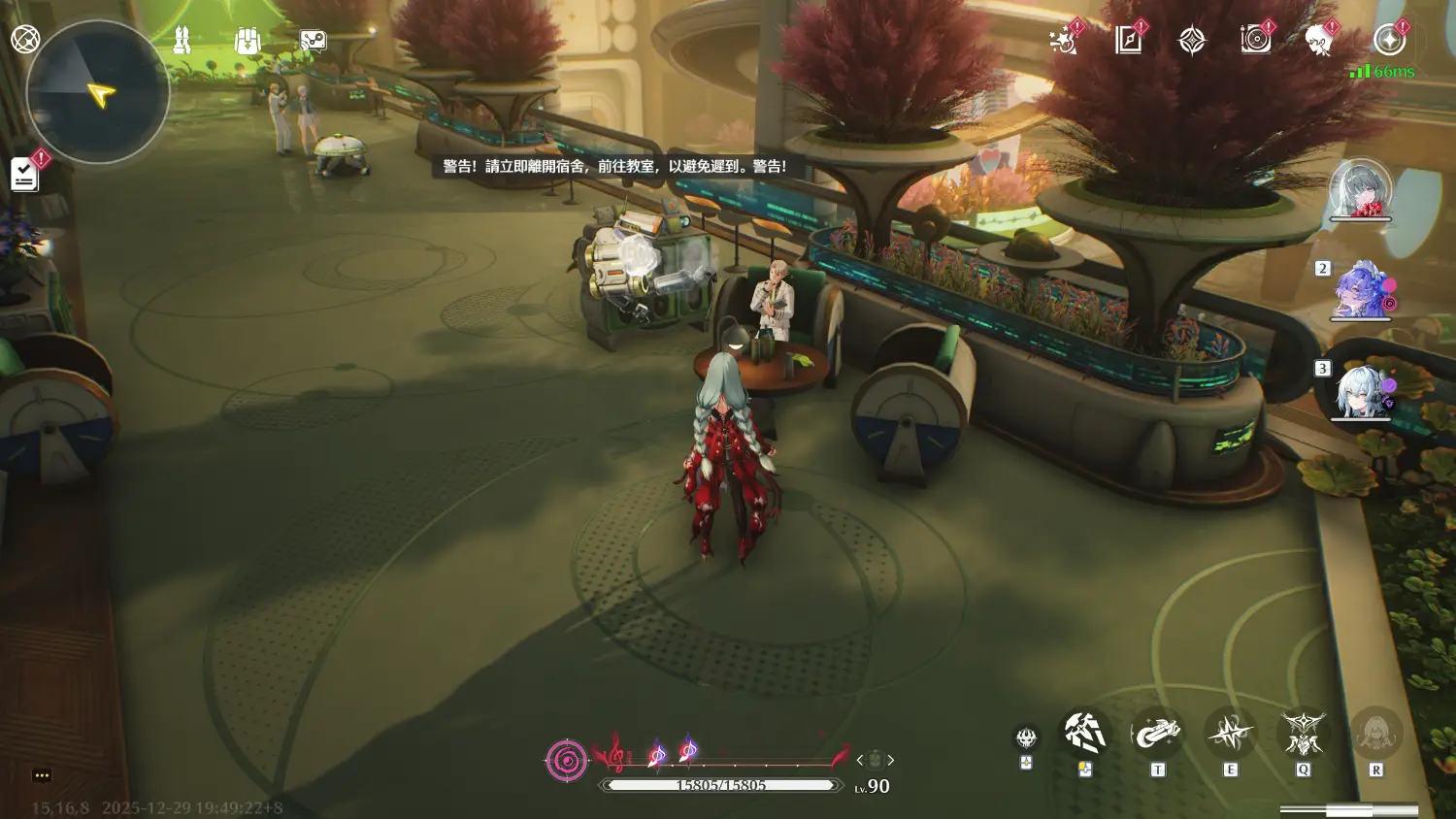The height and width of the screenshot is (819, 1456).
Task: Click the four-pointed star emblem icon
Action: tap(1192, 41)
